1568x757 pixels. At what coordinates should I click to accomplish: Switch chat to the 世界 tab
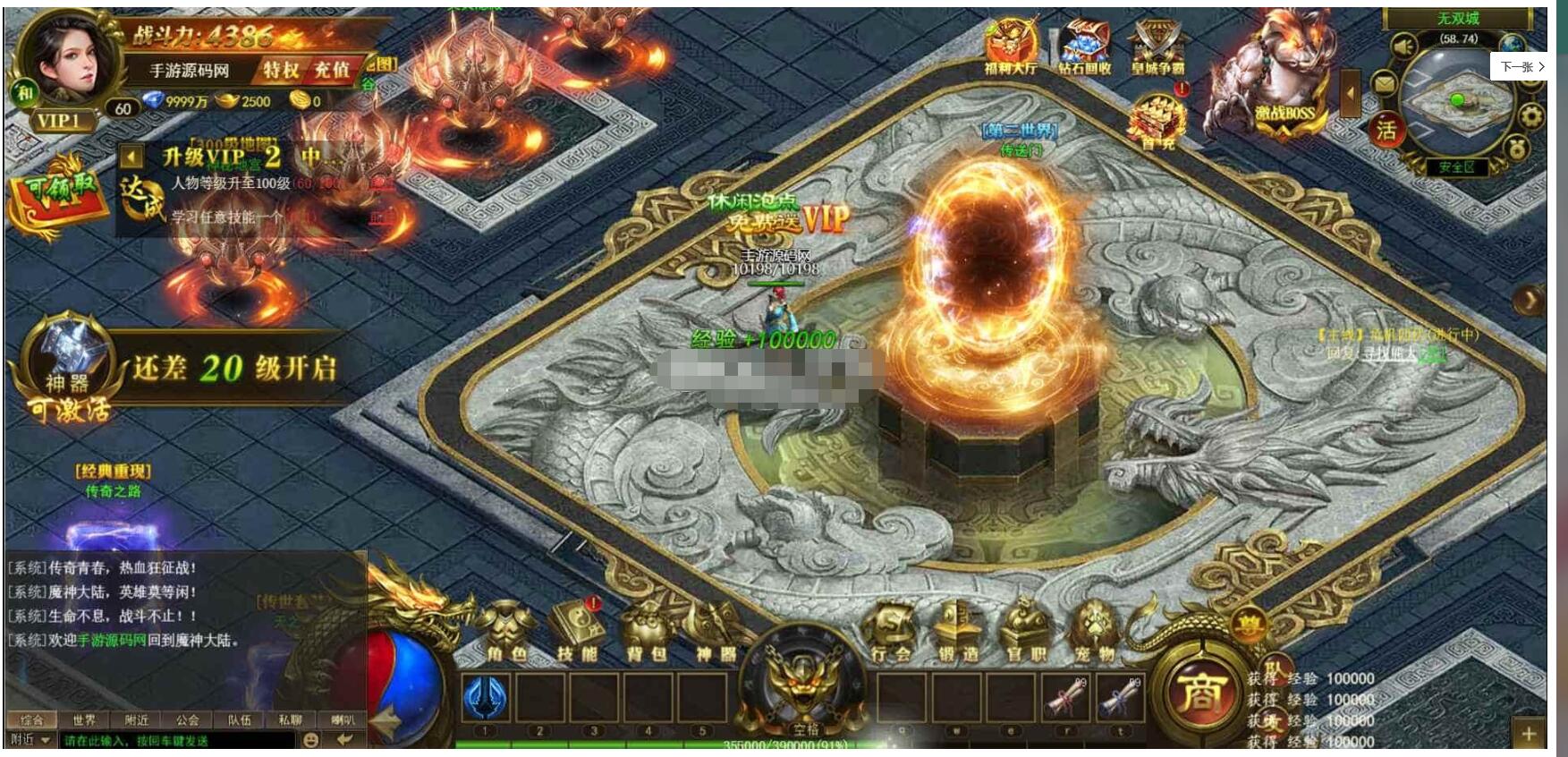click(x=84, y=719)
